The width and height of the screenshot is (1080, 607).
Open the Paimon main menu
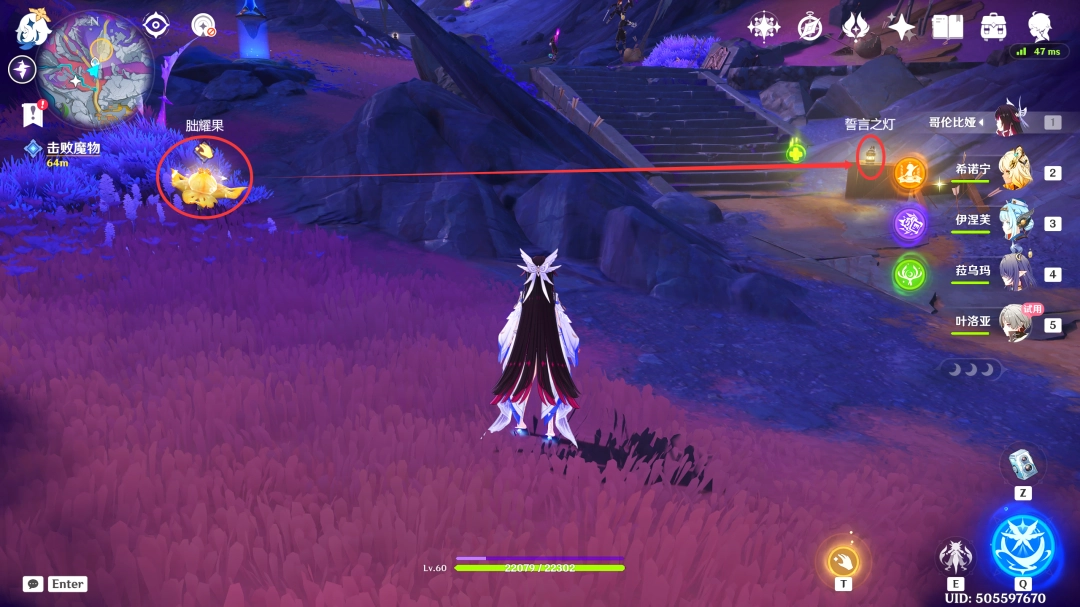point(32,28)
